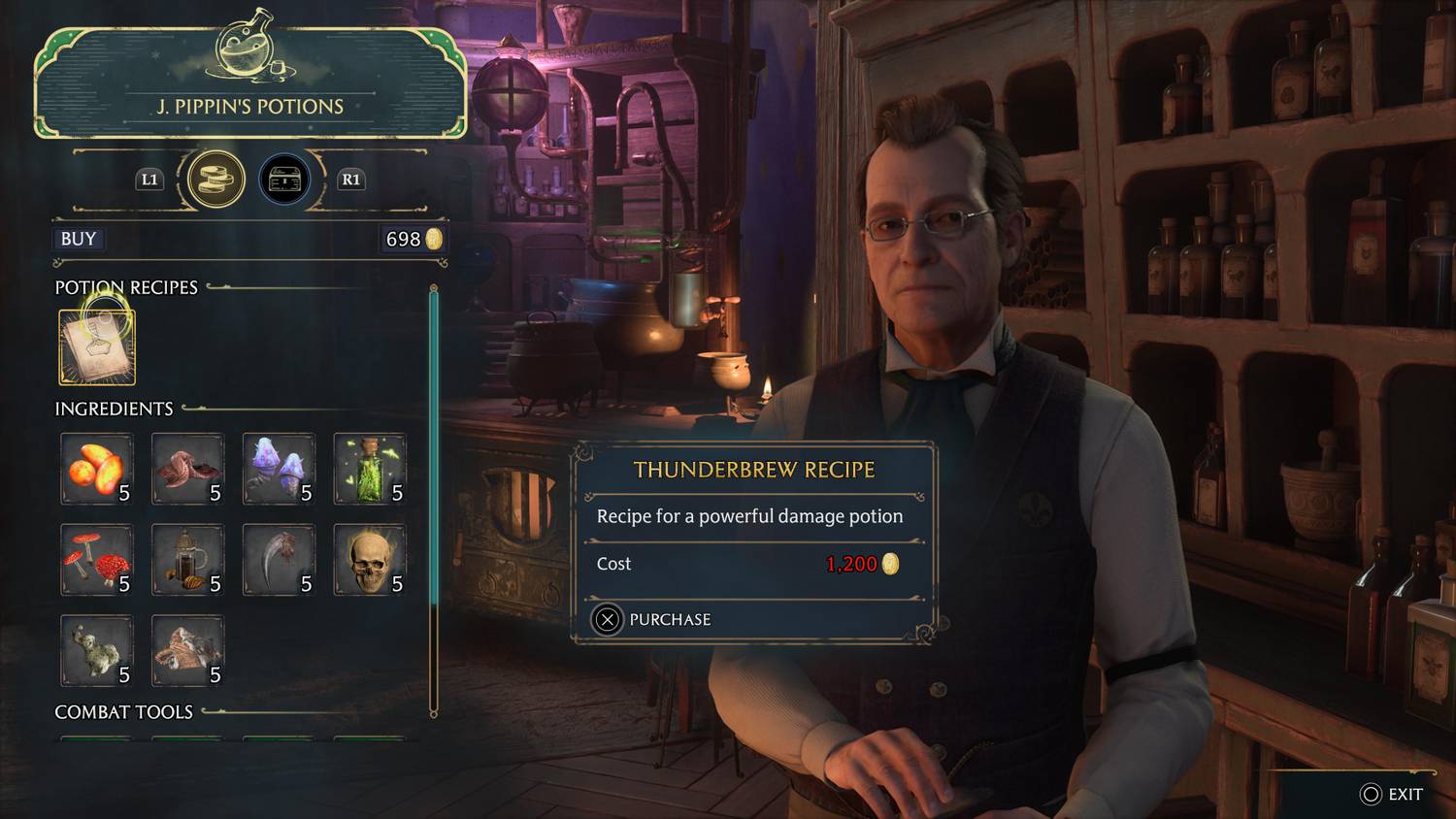The height and width of the screenshot is (819, 1456).
Task: Select the green bottle of Lacewing flies
Action: tap(370, 470)
